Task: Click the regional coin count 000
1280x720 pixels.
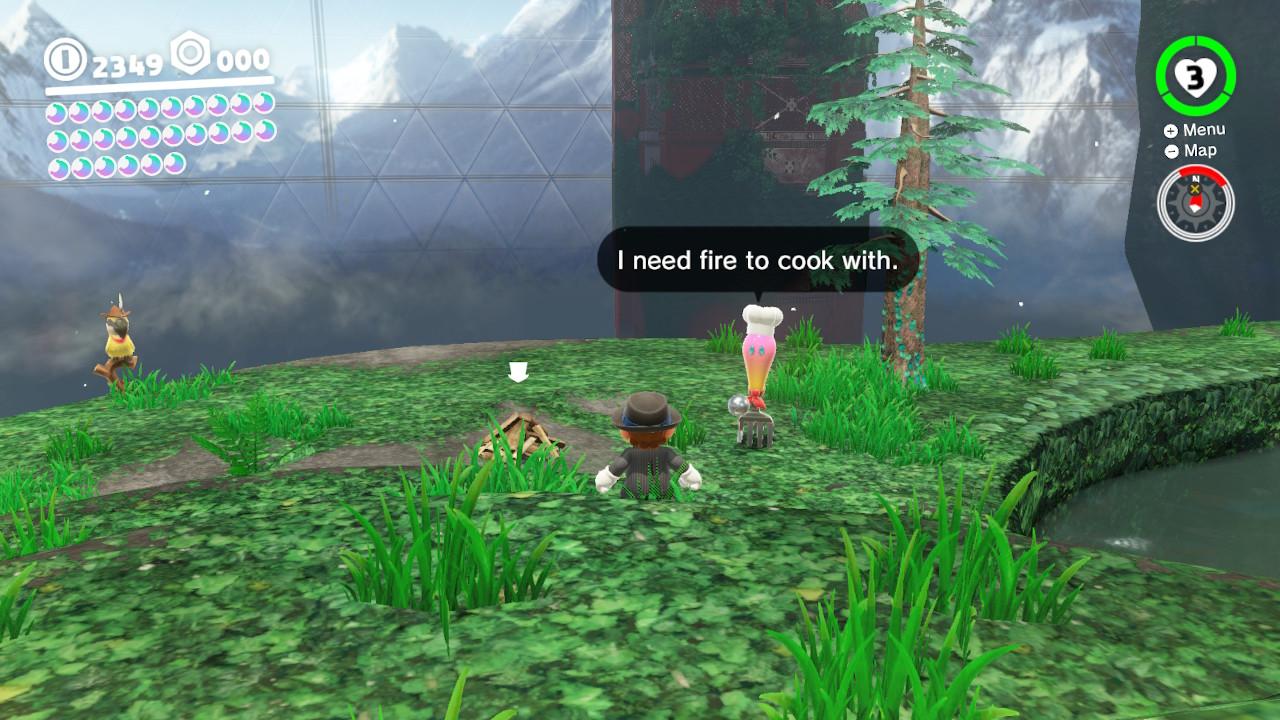Action: (x=243, y=60)
